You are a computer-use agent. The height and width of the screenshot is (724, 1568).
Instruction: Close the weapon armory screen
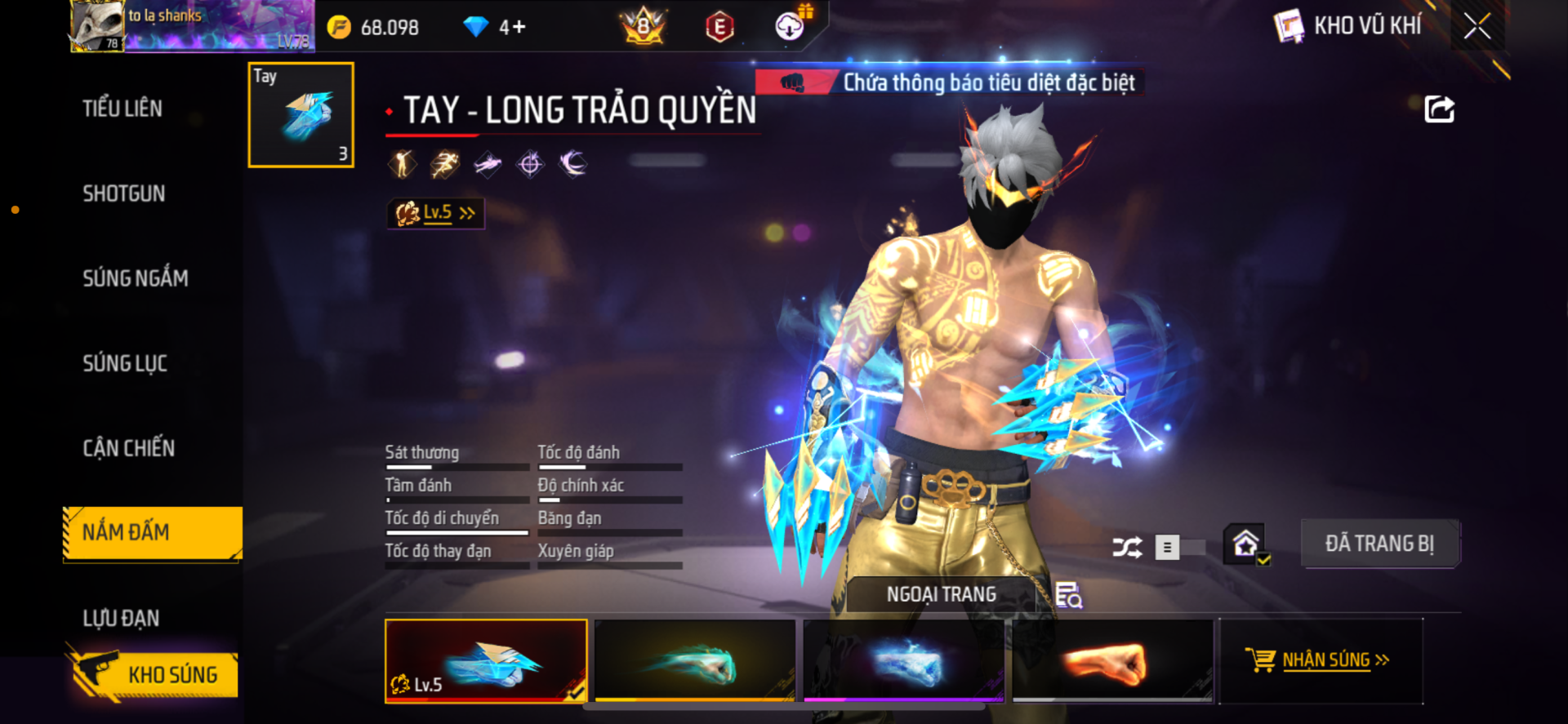[x=1477, y=26]
